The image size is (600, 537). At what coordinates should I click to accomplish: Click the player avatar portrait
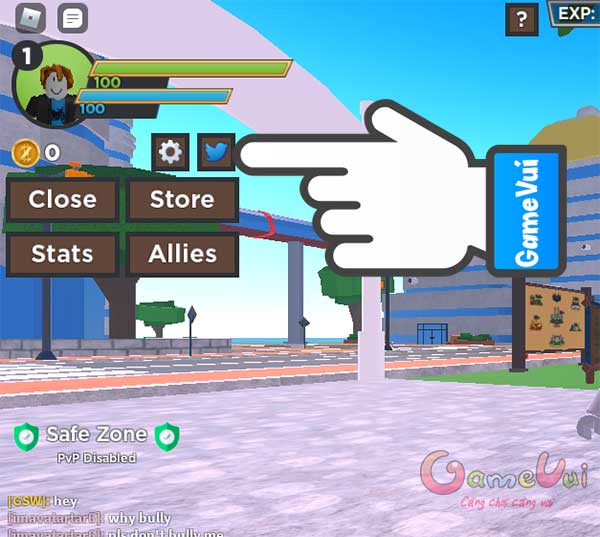[51, 85]
